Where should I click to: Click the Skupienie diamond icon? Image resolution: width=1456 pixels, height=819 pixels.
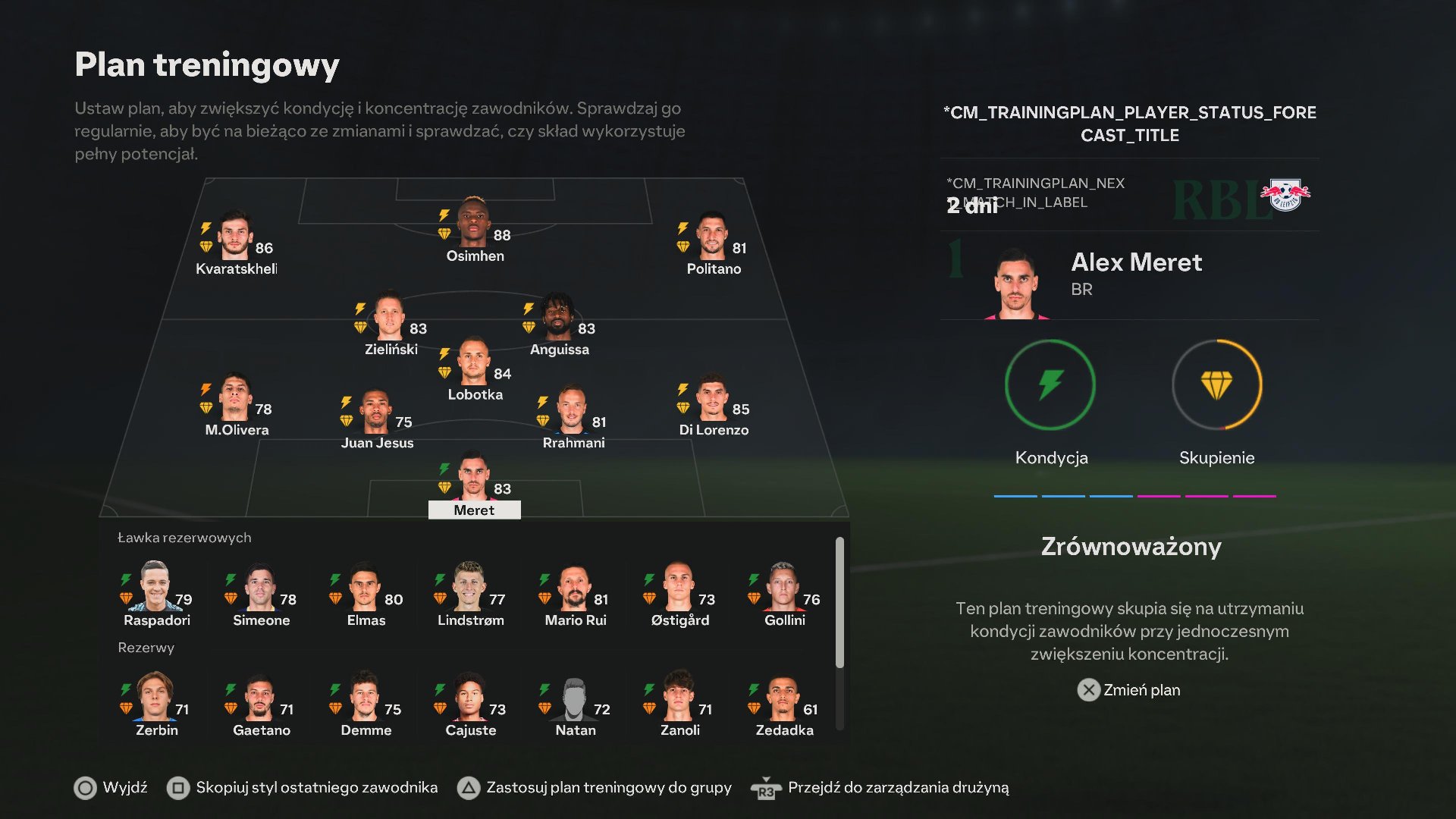tap(1216, 385)
